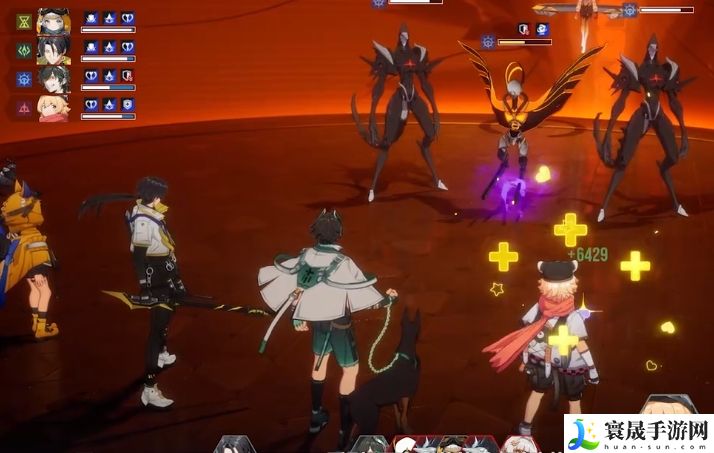
Task: Click the yellow hourglass element icon
Action: click(24, 21)
